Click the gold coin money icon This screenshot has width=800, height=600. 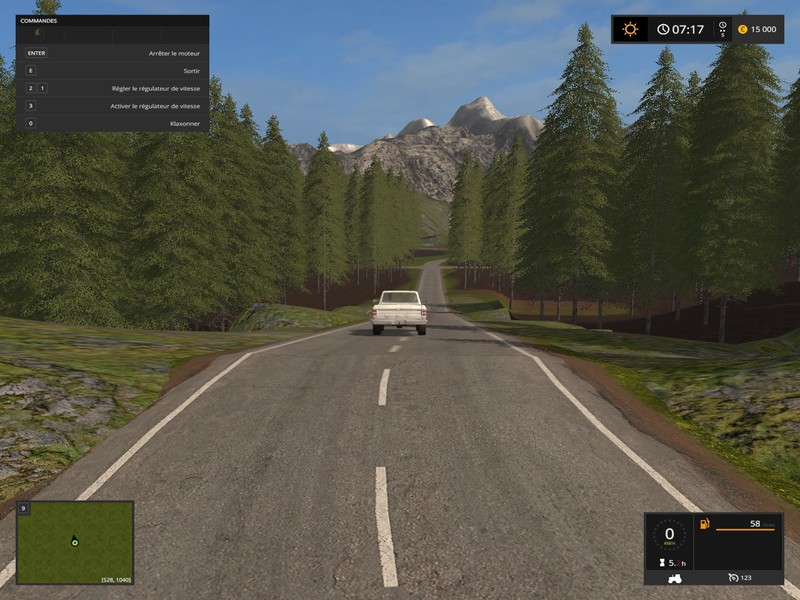coord(742,29)
